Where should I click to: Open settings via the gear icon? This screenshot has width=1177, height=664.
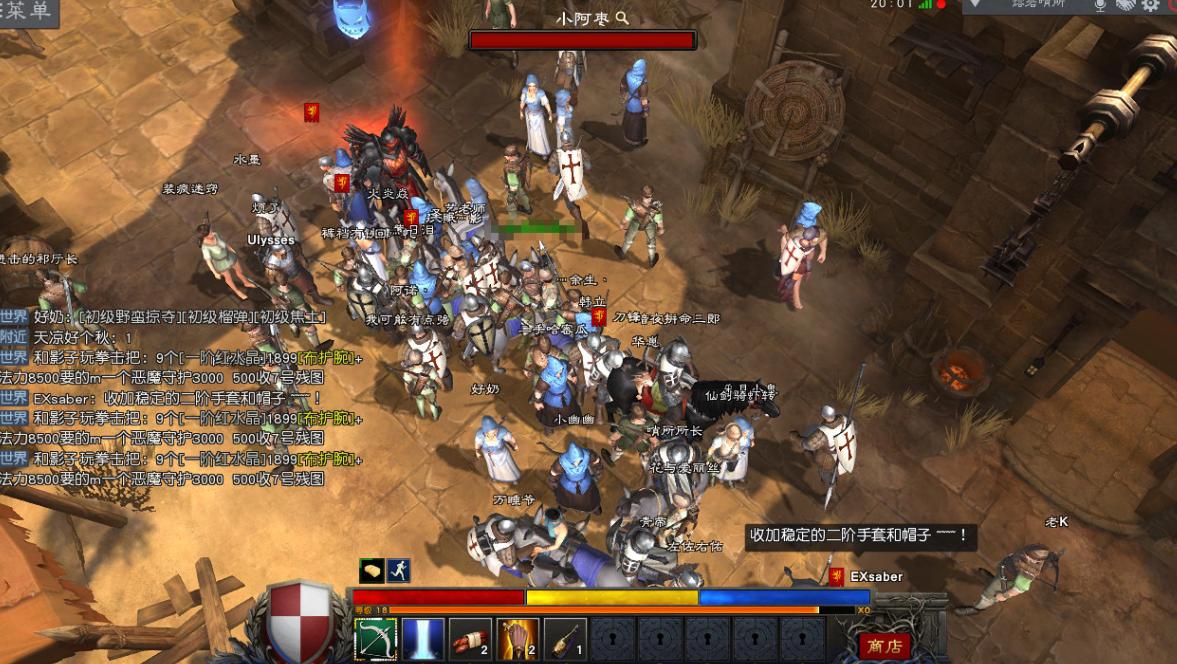pos(1151,6)
